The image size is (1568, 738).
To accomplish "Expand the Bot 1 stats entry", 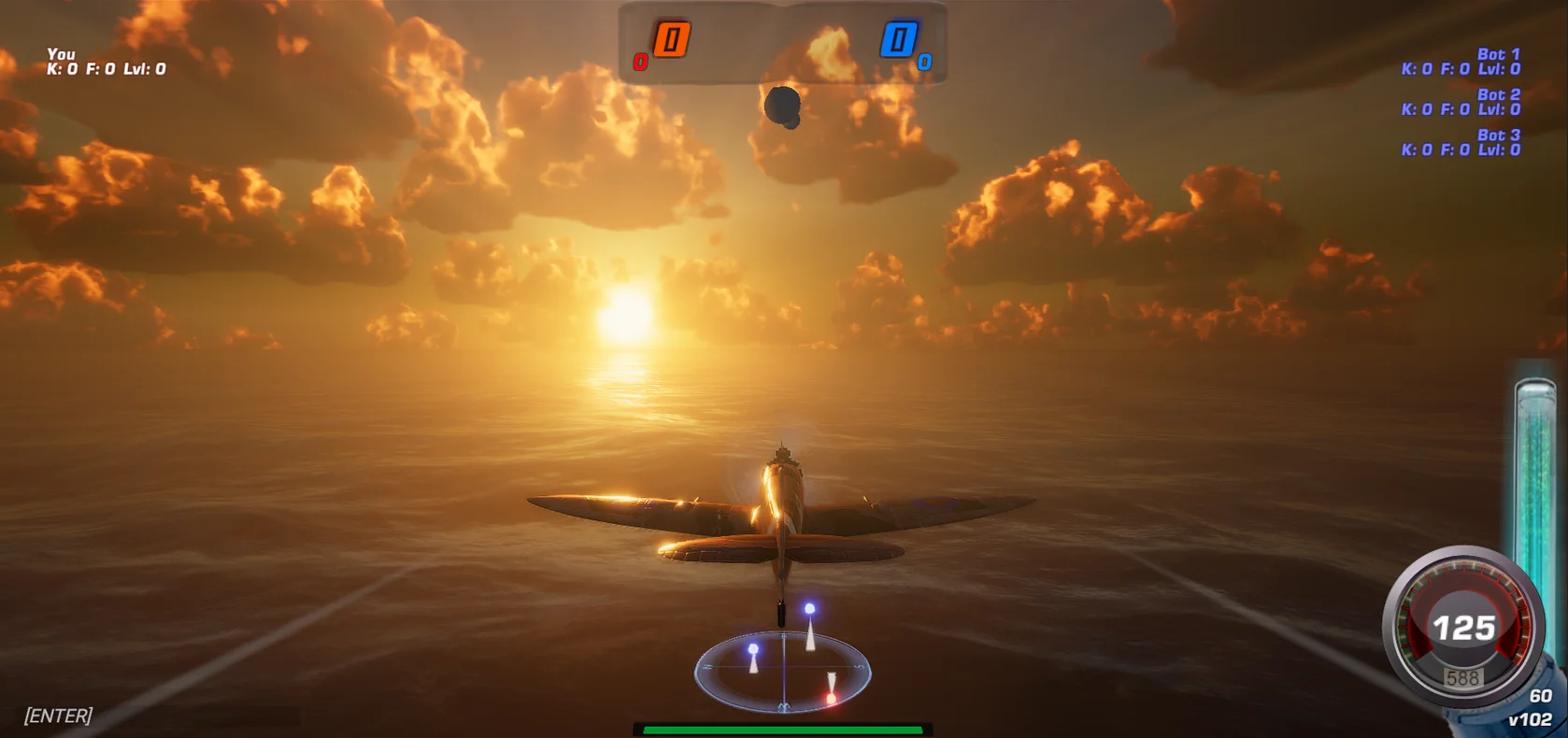I will coord(1458,62).
